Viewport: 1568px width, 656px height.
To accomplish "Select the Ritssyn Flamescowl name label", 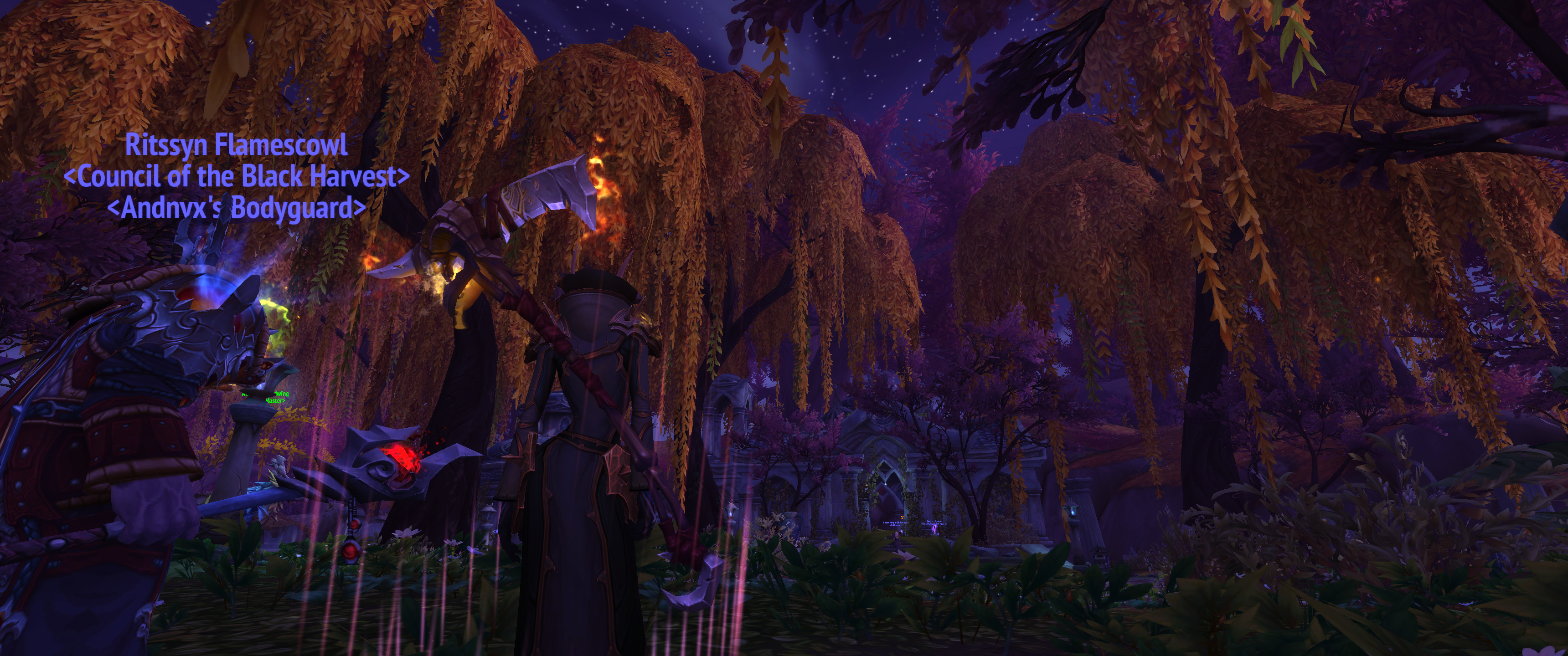I will pos(236,145).
